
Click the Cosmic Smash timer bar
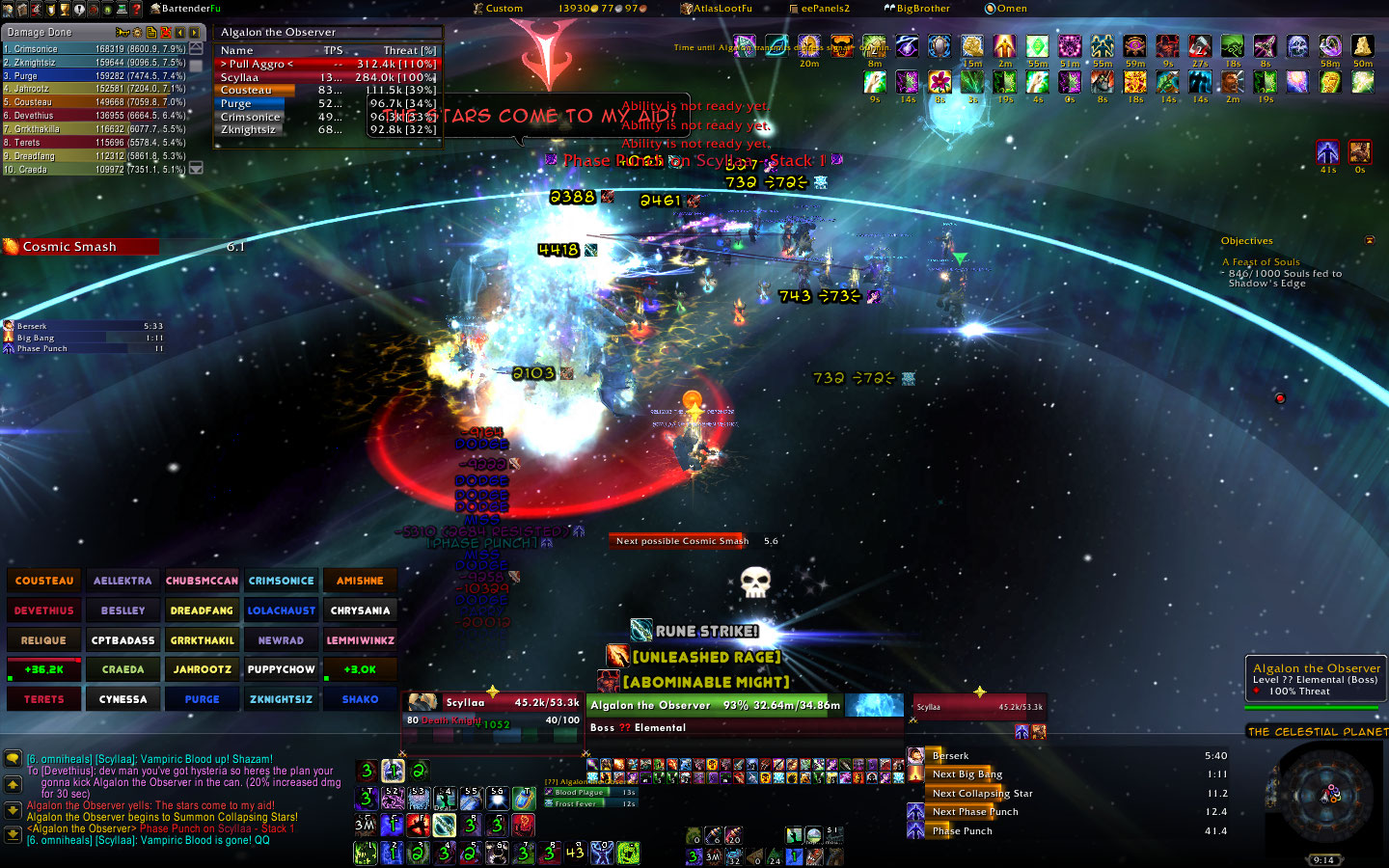tap(81, 247)
